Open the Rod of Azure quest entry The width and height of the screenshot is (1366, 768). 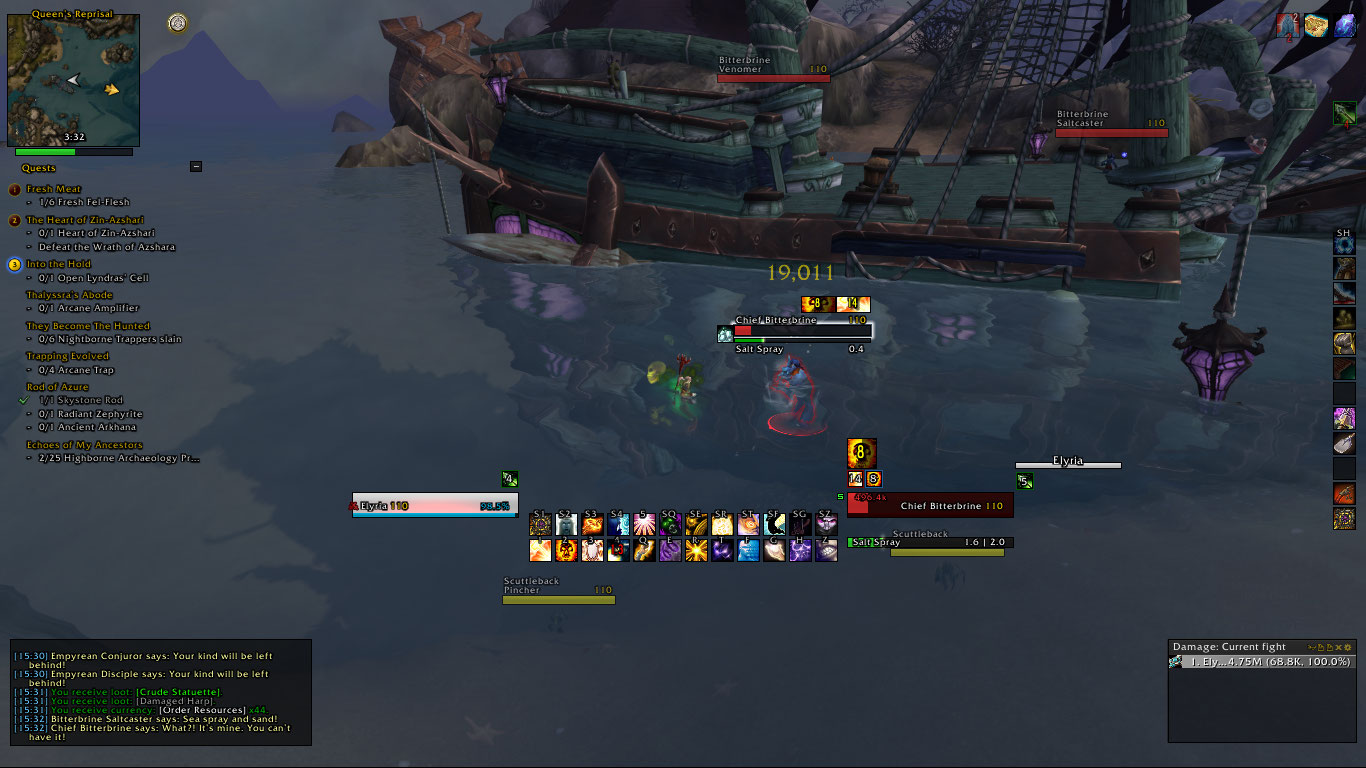(x=57, y=387)
